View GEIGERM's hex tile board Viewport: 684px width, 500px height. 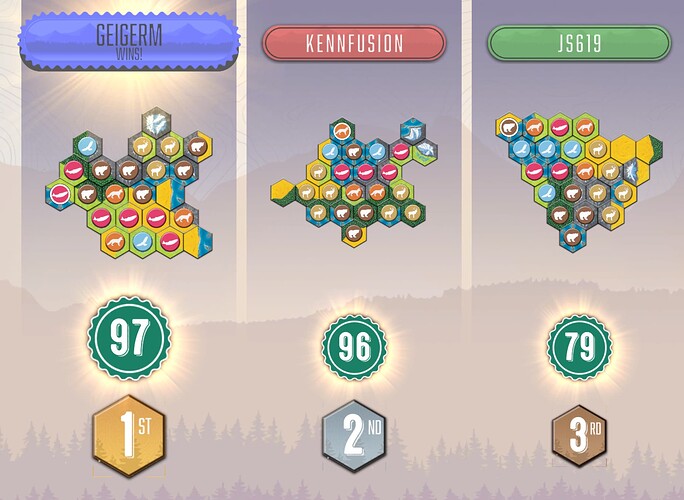pos(128,183)
